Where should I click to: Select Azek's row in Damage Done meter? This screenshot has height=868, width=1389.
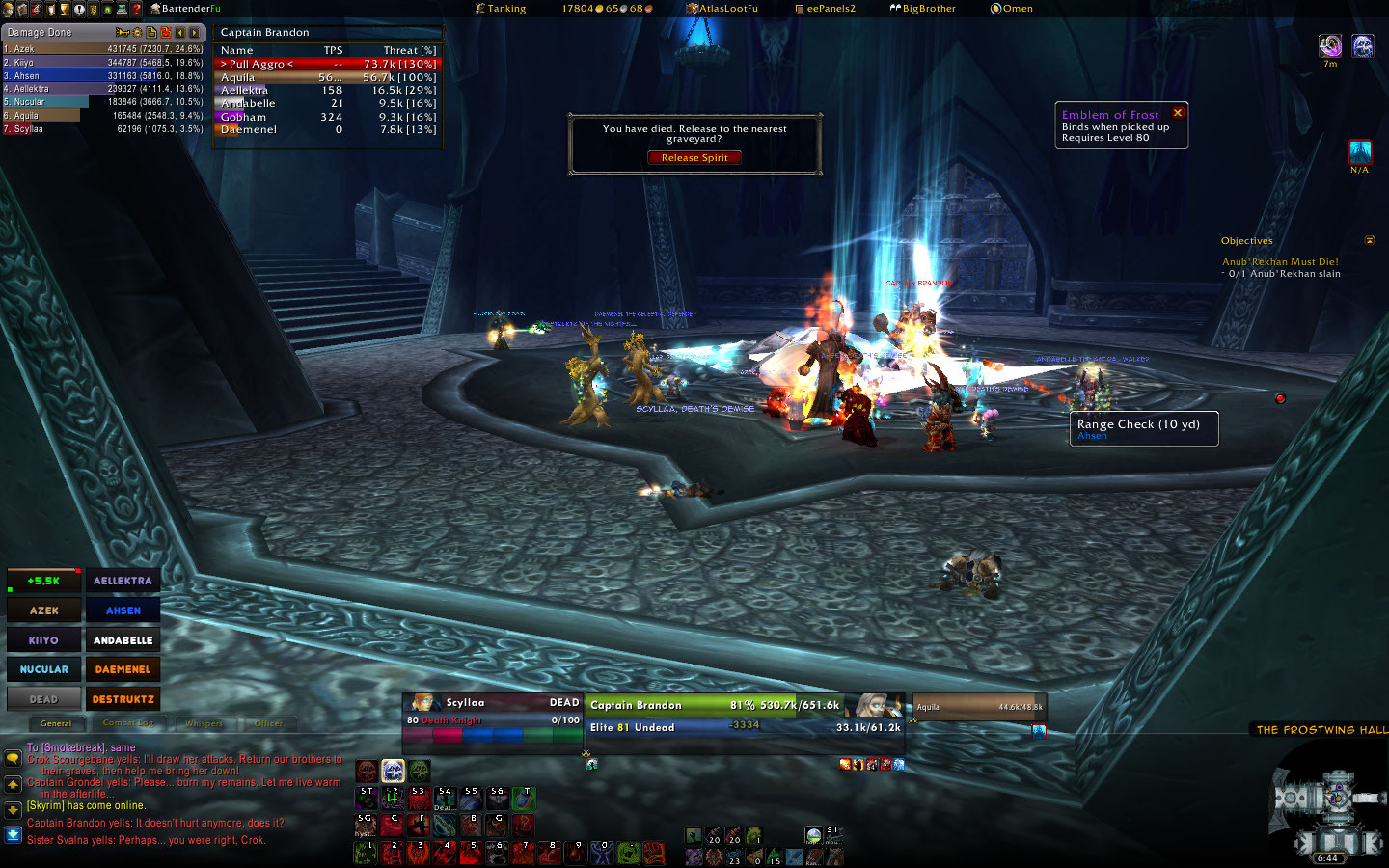point(102,49)
